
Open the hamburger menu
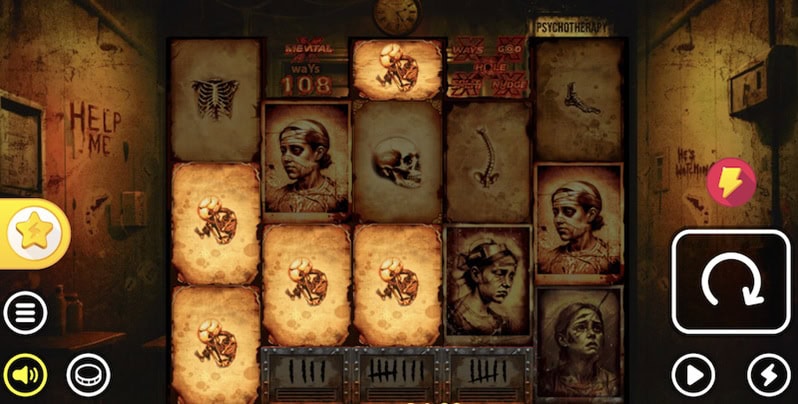[x=25, y=314]
